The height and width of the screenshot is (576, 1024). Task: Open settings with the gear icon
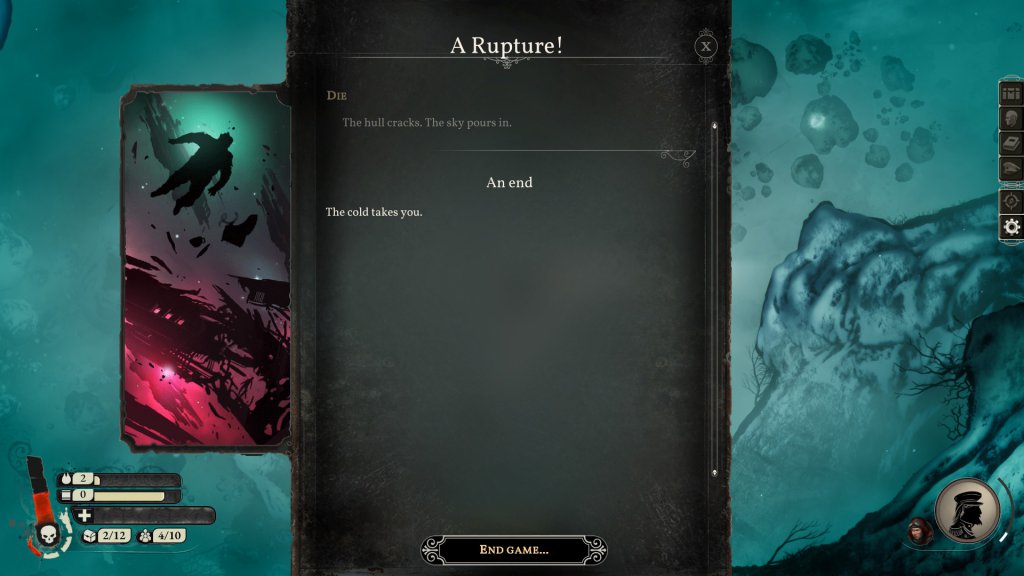(x=1011, y=227)
